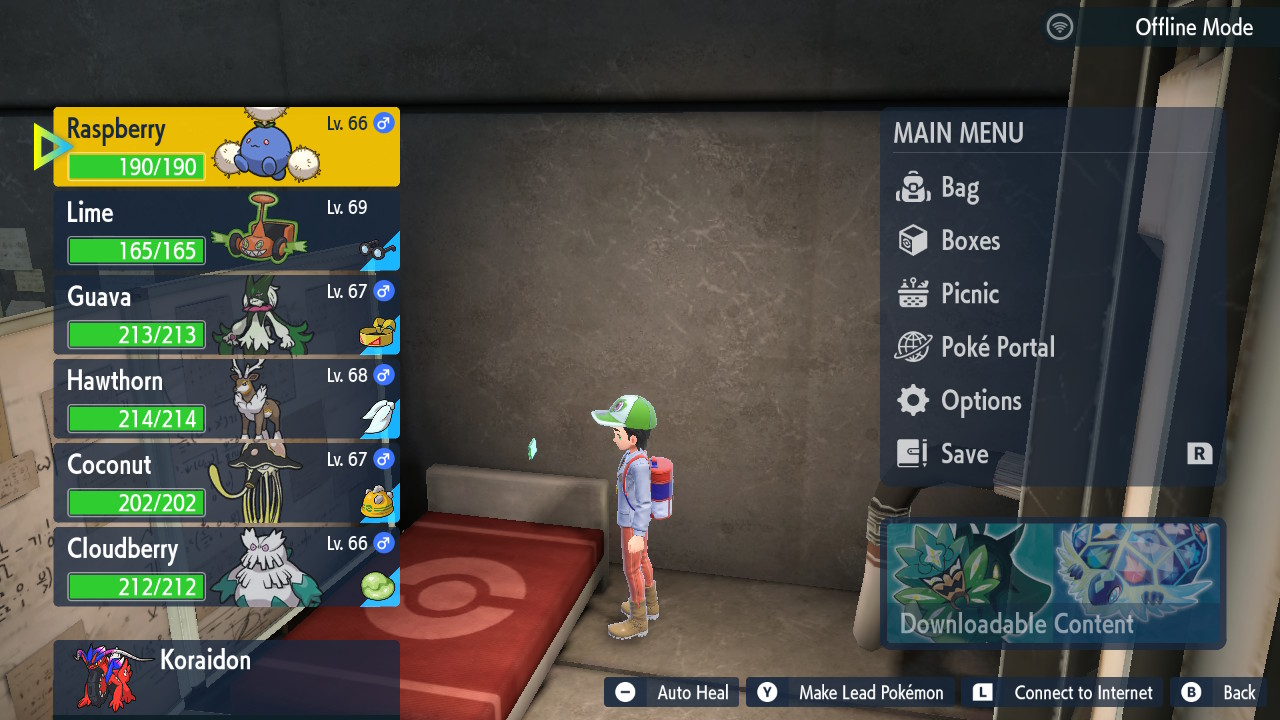Select Coconut party slot

(x=226, y=483)
